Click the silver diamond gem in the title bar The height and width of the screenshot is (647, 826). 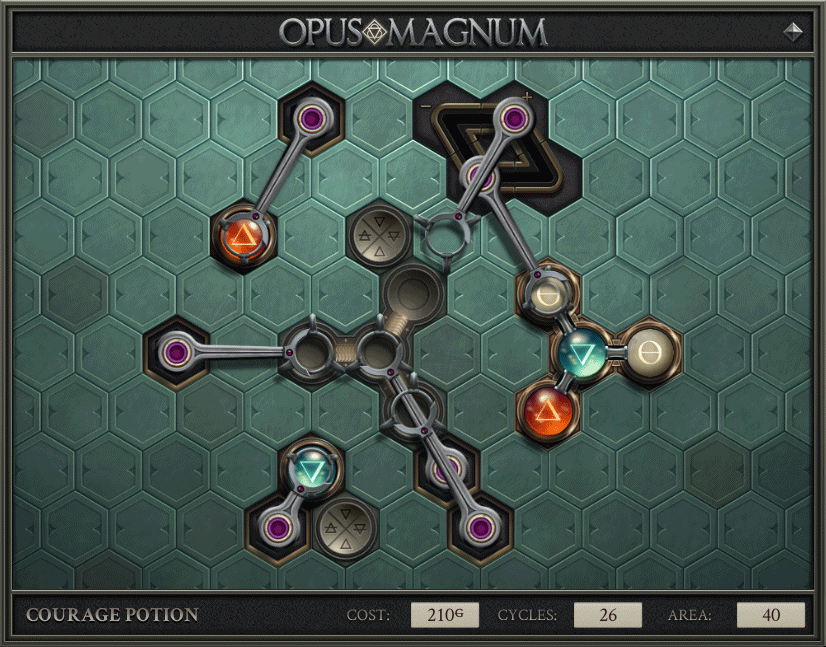click(794, 31)
